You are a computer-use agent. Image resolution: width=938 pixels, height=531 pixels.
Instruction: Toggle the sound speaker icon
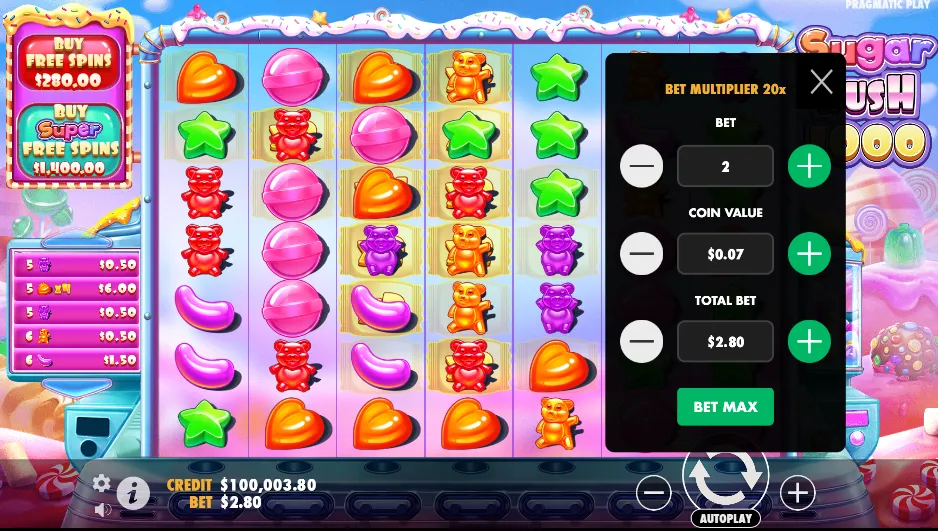point(101,510)
